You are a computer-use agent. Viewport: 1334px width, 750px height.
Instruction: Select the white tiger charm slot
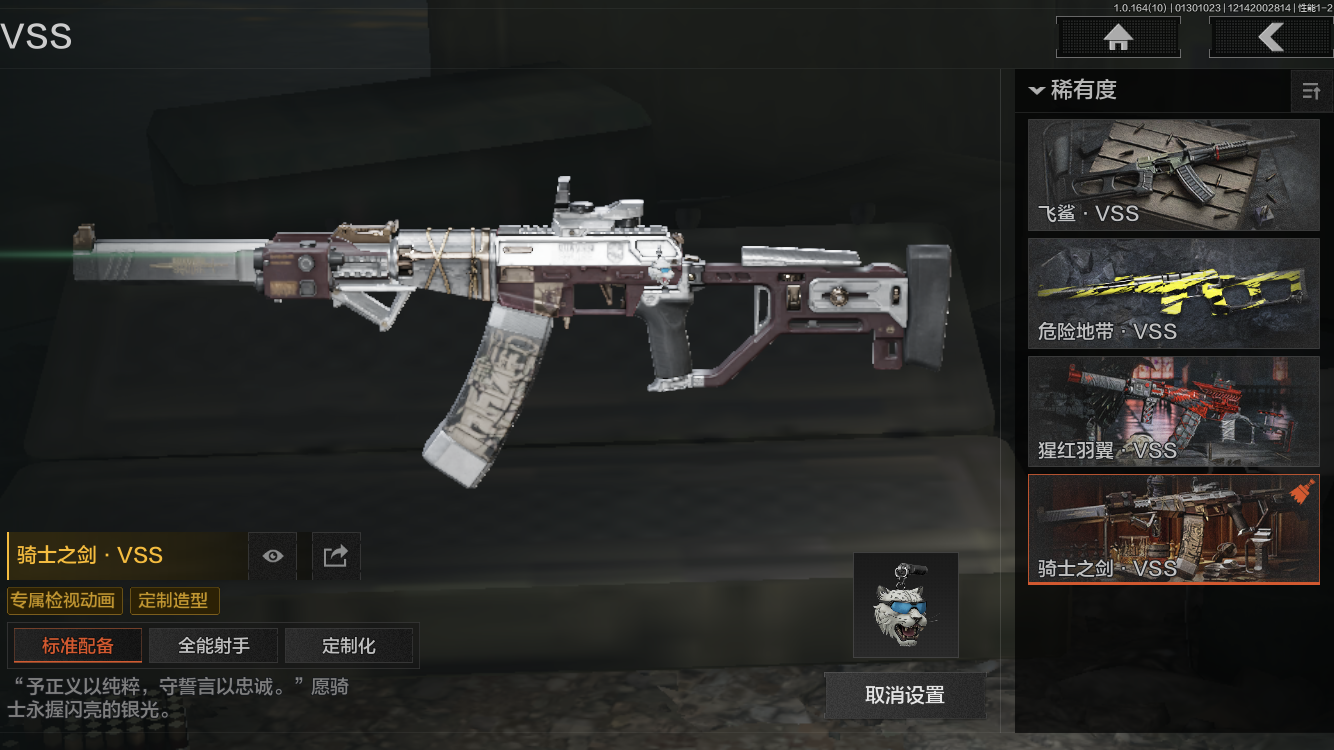coord(905,605)
